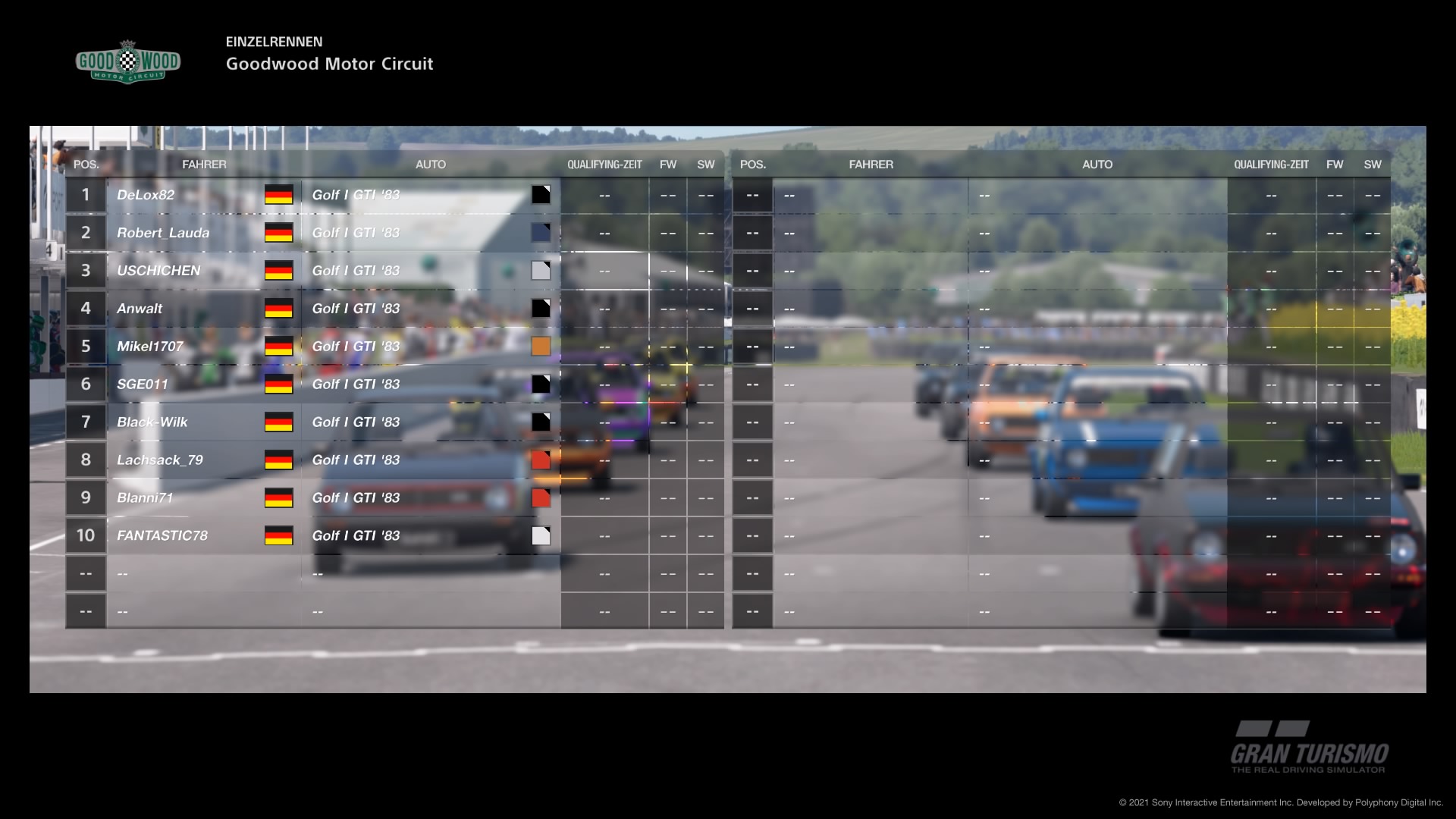Select the SGE011 grid entry
The image size is (1456, 819).
tap(143, 384)
